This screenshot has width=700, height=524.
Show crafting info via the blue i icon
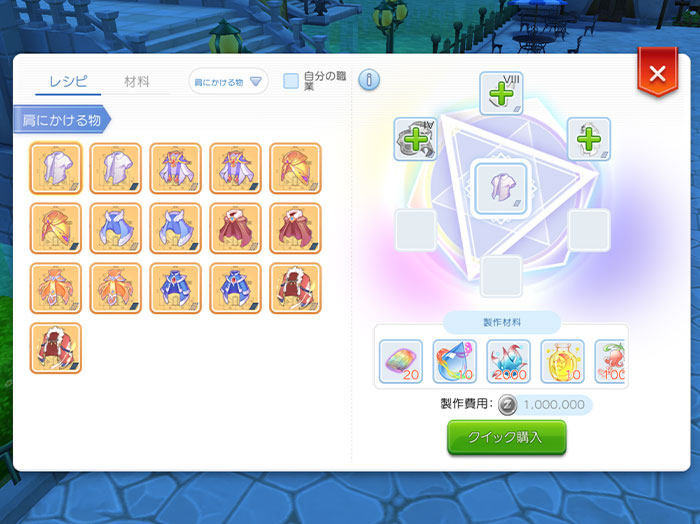[368, 80]
